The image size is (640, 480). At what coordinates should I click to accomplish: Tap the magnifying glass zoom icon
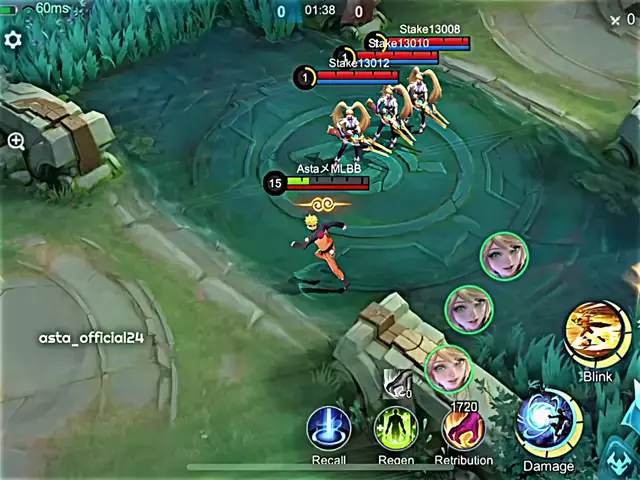coord(16,142)
